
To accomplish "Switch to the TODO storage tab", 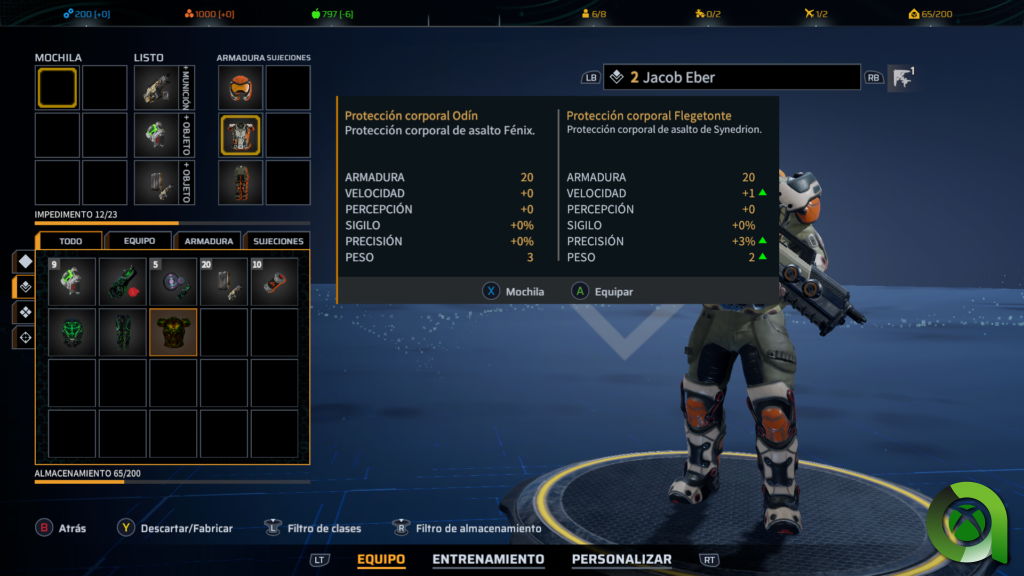I will (x=70, y=241).
